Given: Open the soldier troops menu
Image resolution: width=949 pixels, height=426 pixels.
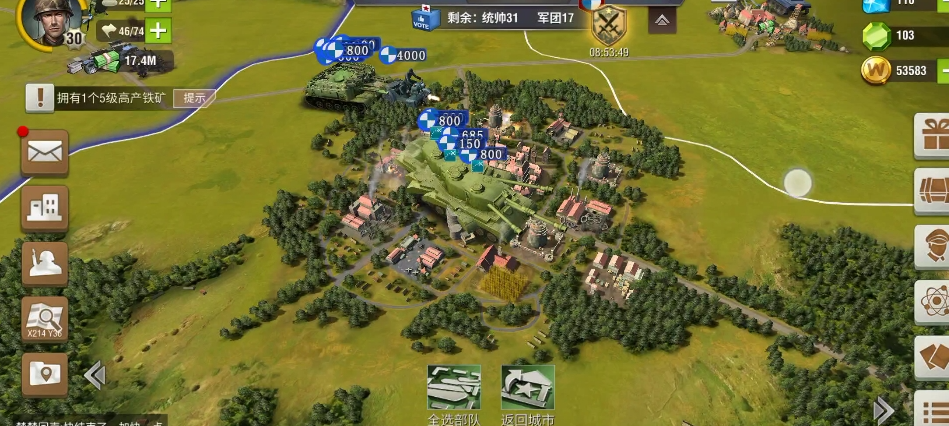Looking at the screenshot, I should [45, 264].
